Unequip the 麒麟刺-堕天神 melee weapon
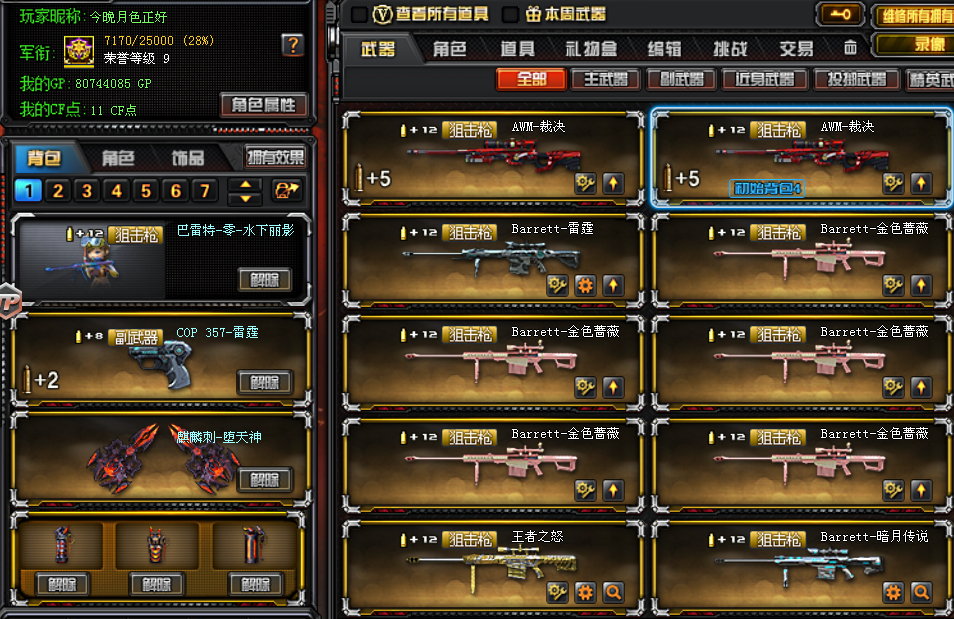The height and width of the screenshot is (619, 954). [264, 479]
